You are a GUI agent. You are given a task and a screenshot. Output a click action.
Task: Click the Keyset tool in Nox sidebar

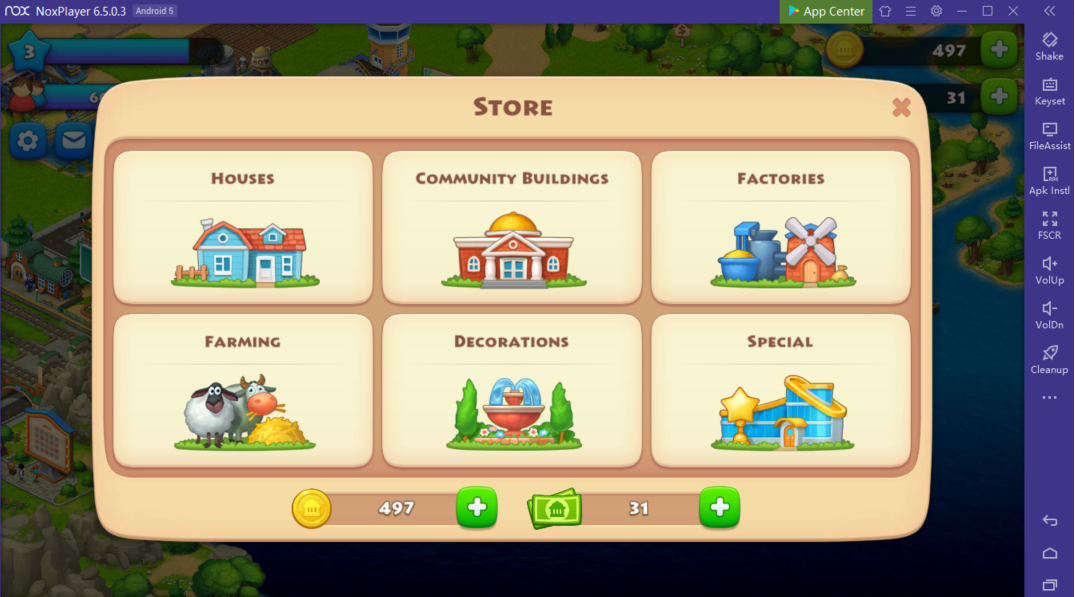click(1049, 91)
